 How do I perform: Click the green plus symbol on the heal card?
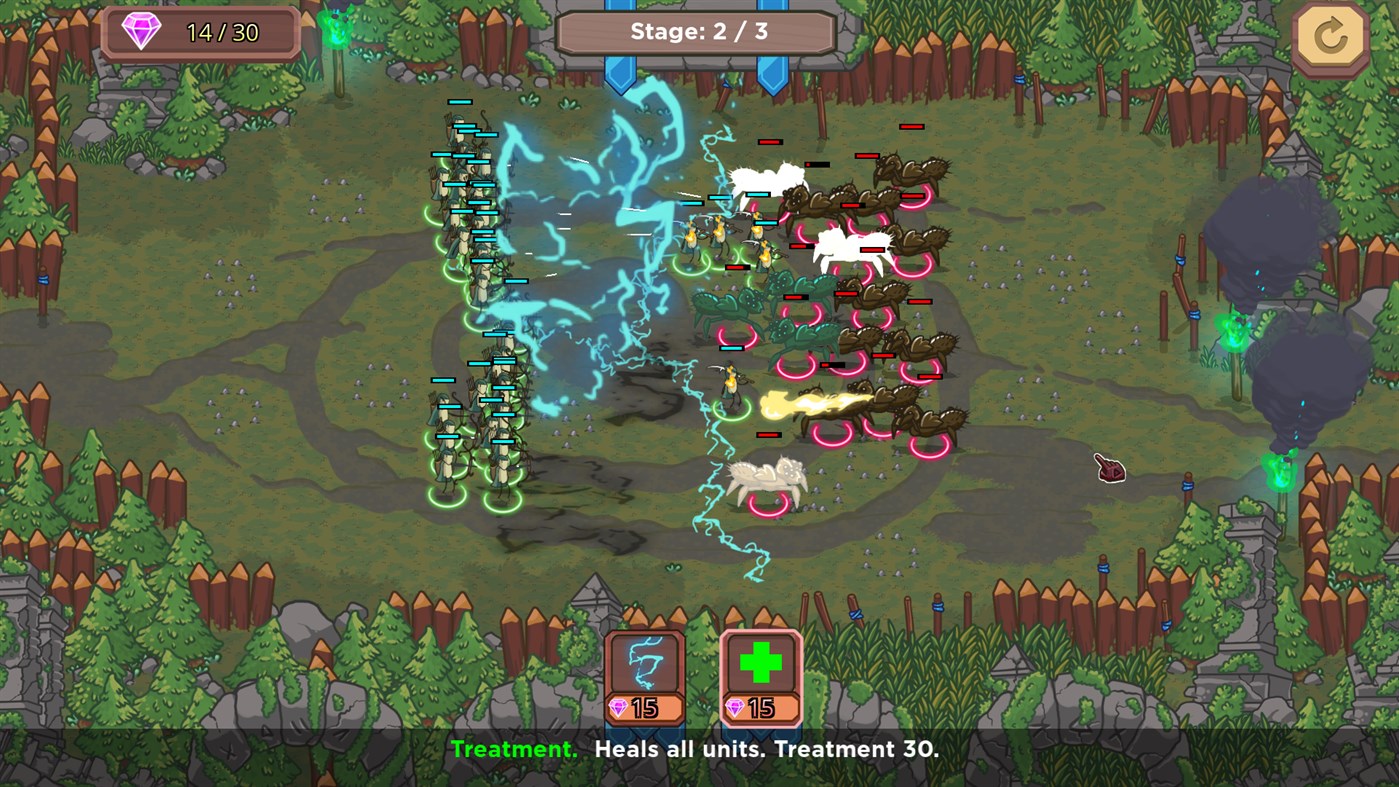(x=763, y=662)
